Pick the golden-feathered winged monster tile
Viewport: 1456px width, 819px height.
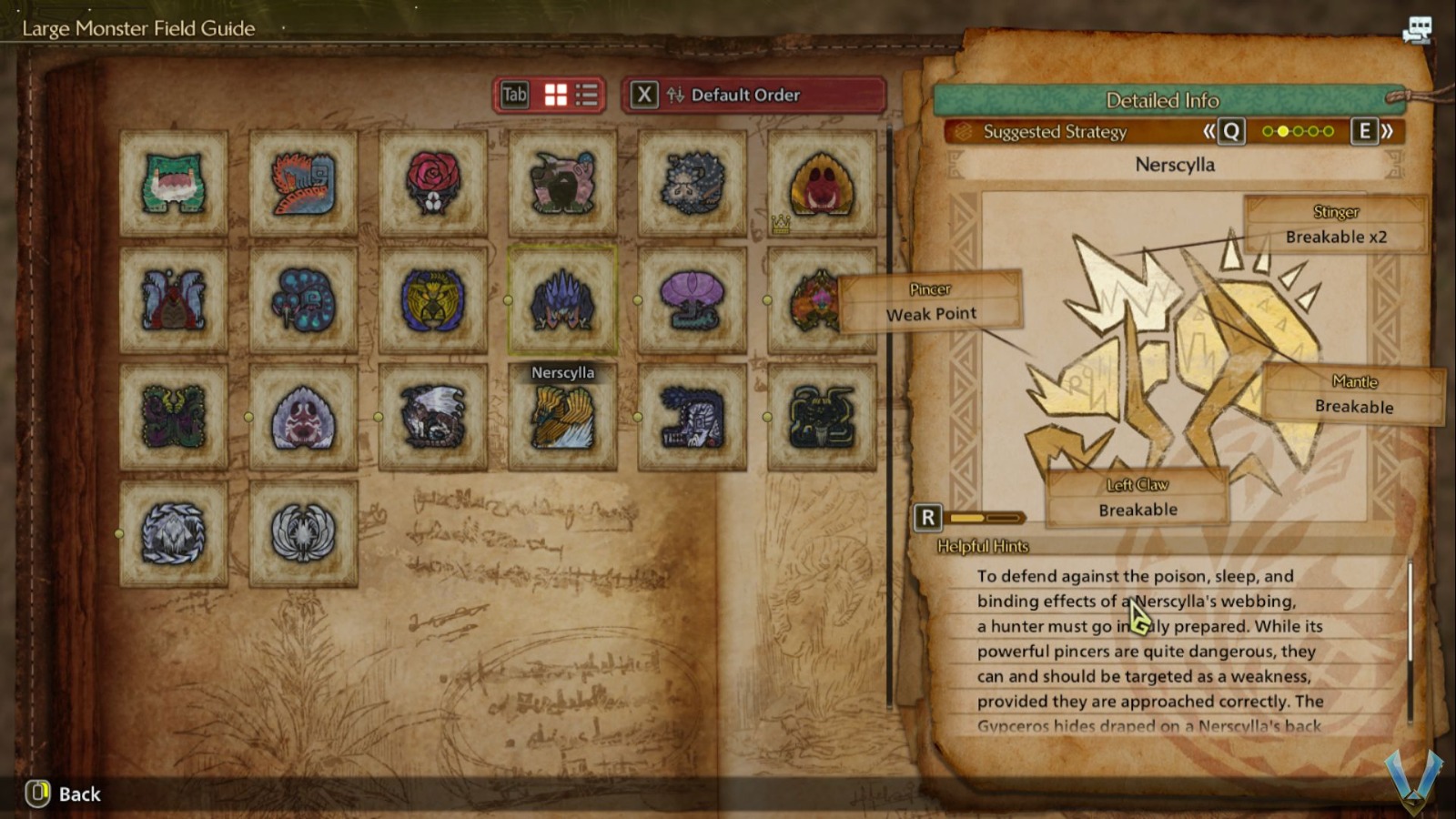tap(562, 417)
